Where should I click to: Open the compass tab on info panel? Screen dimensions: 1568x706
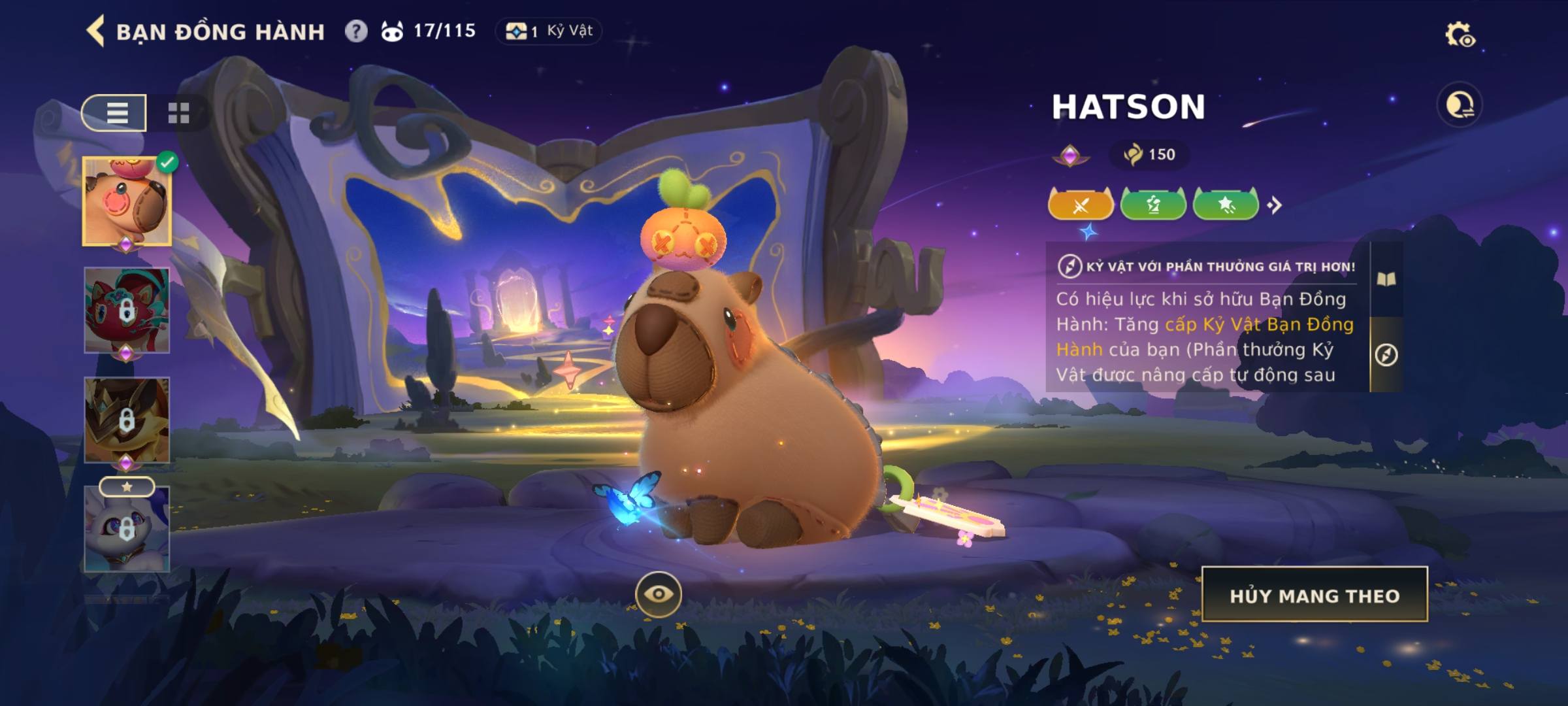[1386, 355]
